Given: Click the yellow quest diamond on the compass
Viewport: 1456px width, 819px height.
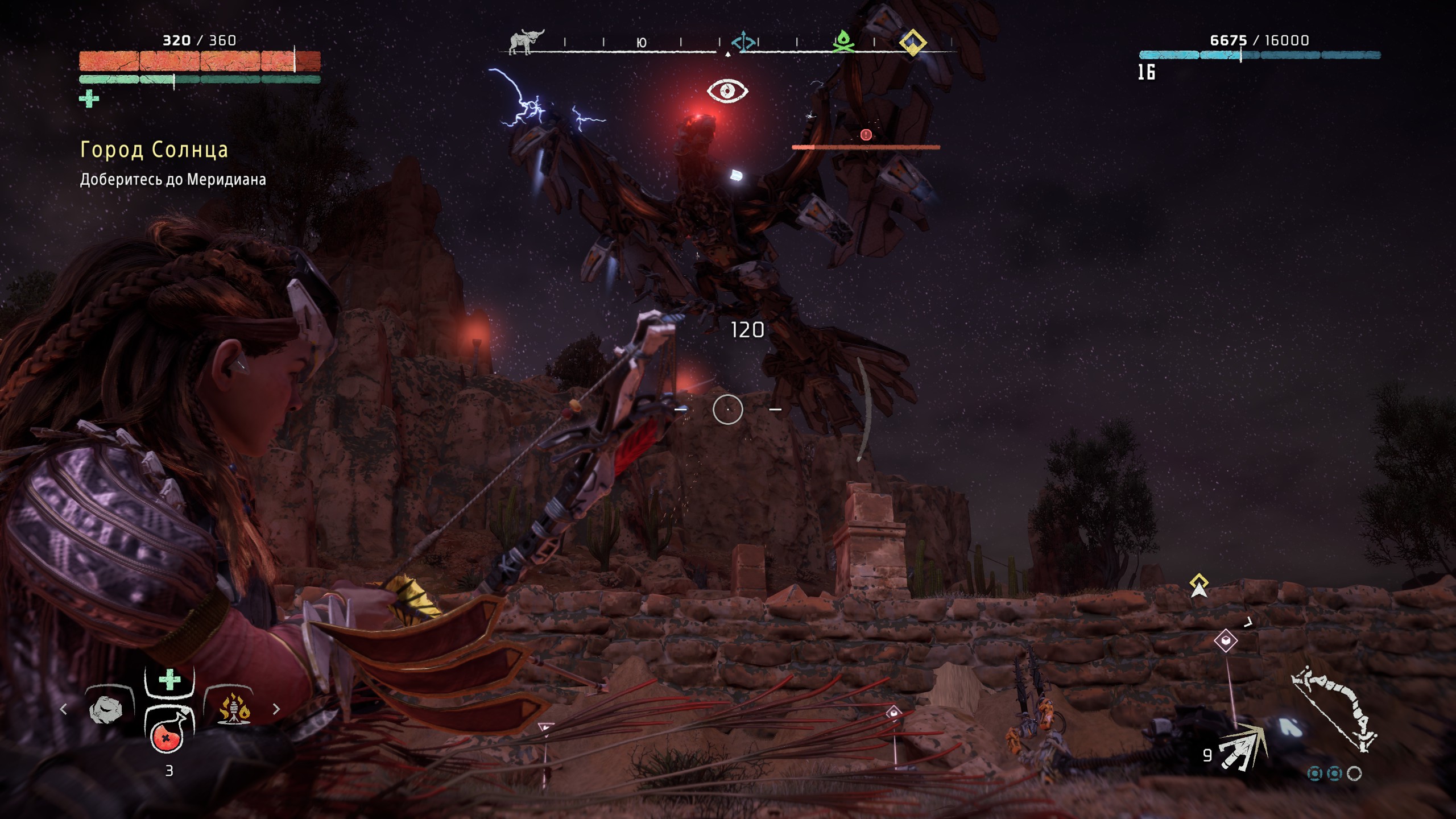Looking at the screenshot, I should point(912,42).
